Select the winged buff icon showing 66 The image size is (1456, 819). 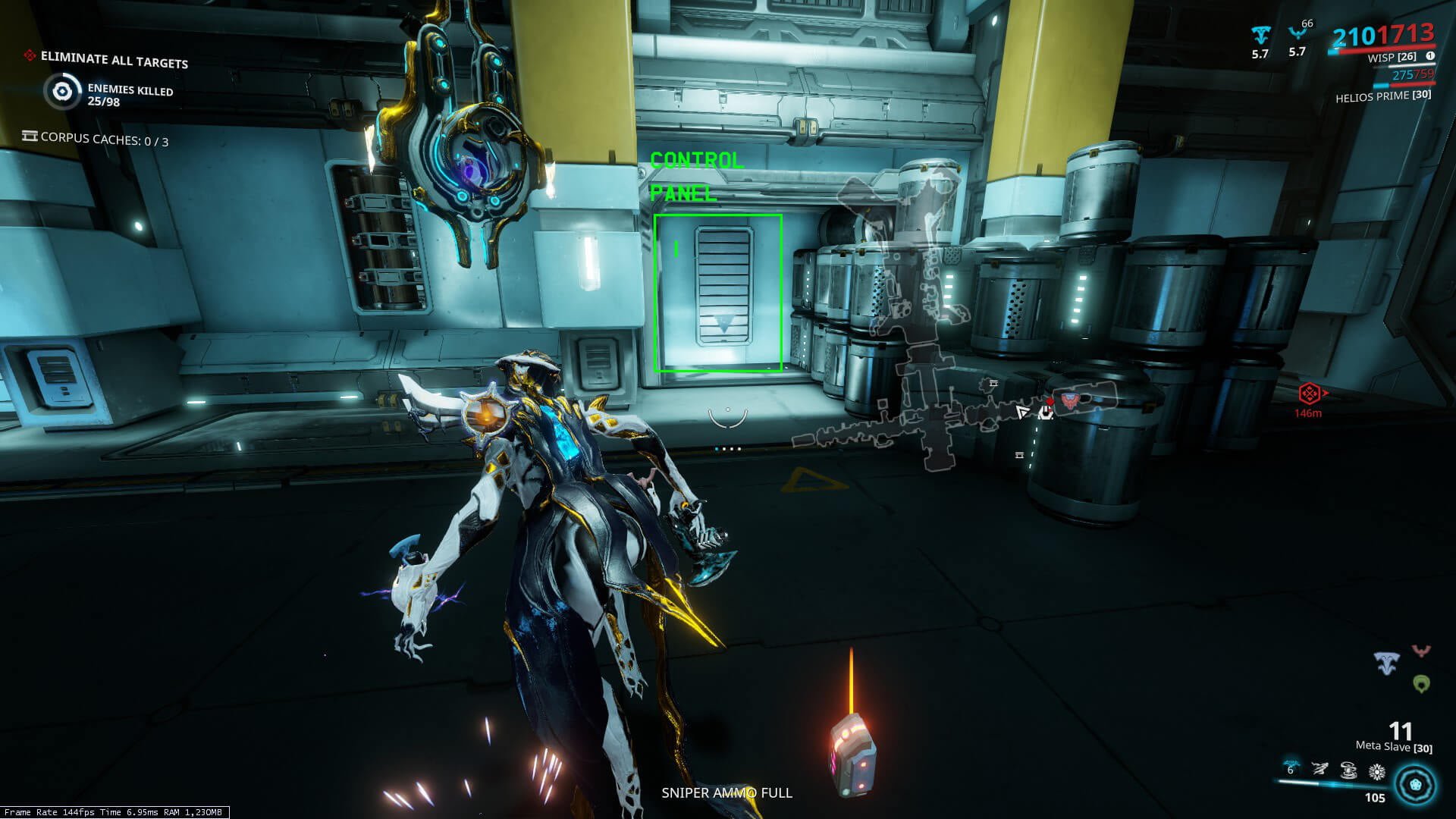tap(1297, 33)
